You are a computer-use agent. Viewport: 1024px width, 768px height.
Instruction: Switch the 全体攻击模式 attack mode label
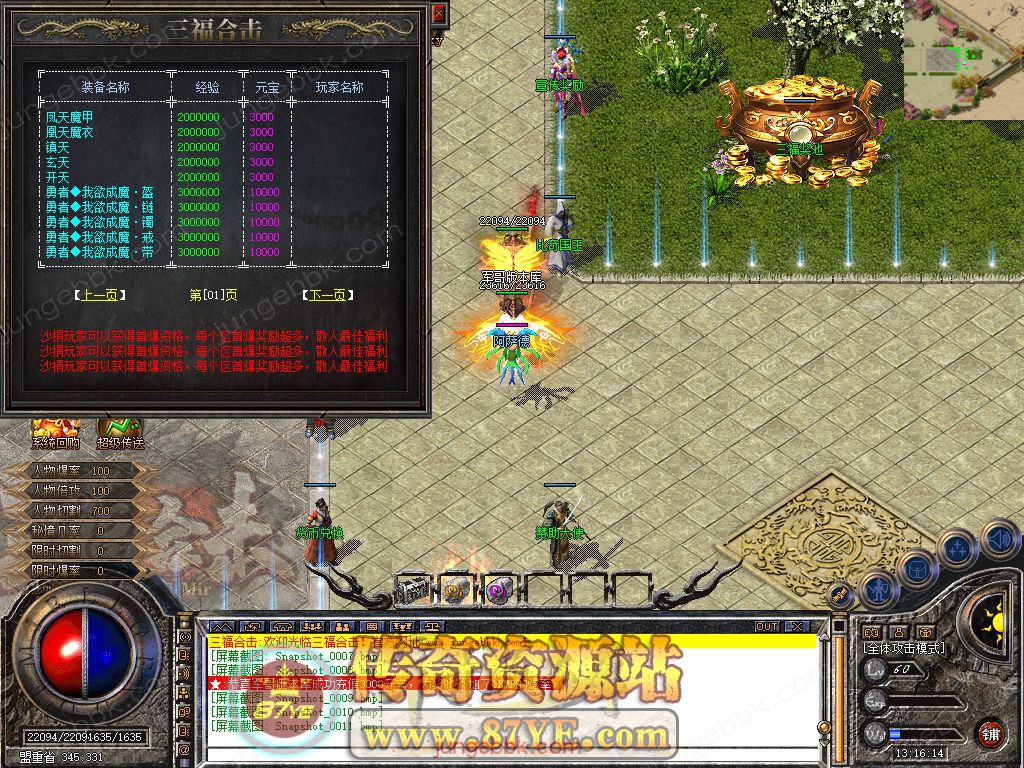click(904, 648)
